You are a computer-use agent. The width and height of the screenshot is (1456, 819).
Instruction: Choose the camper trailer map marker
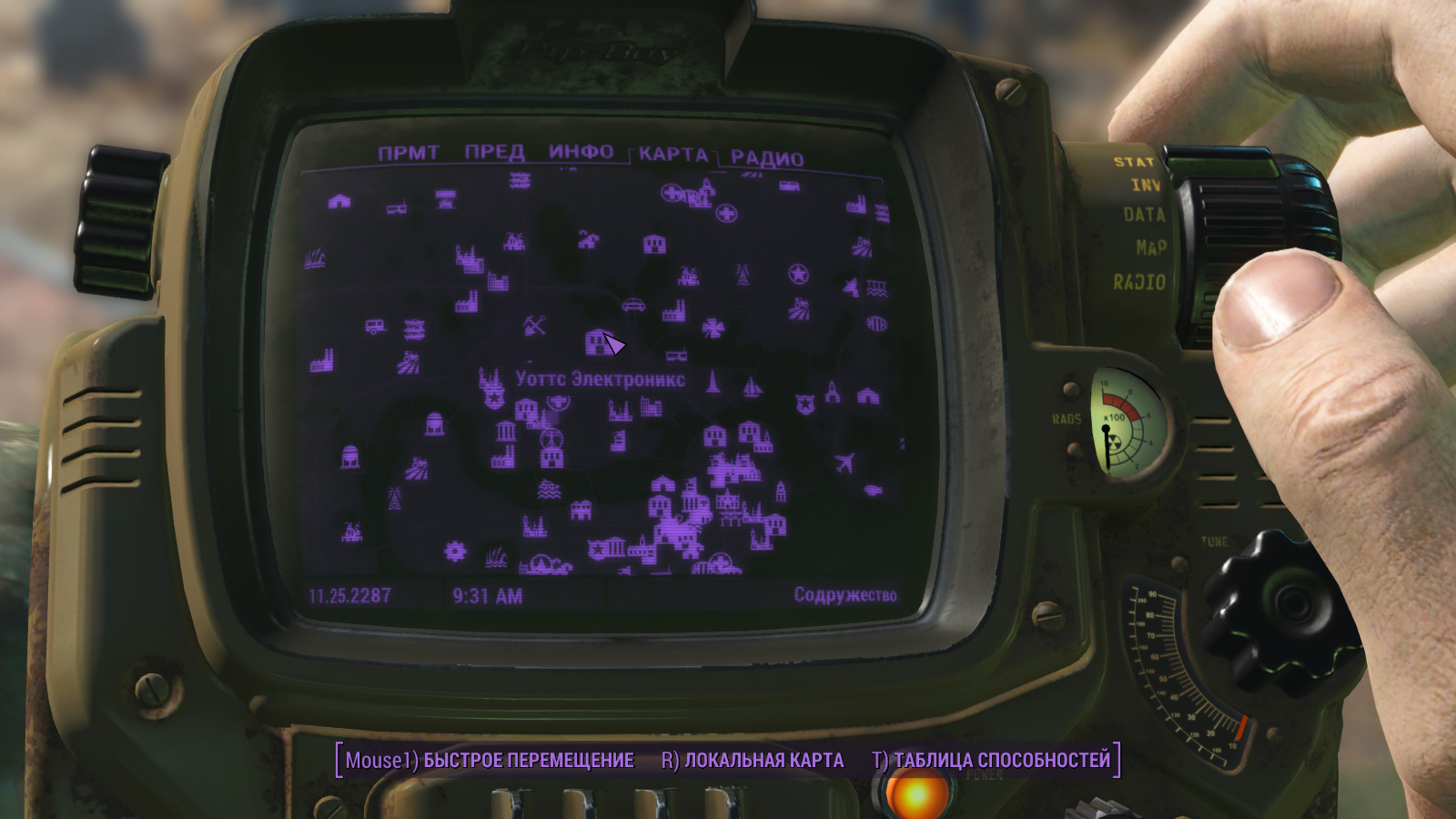click(375, 326)
